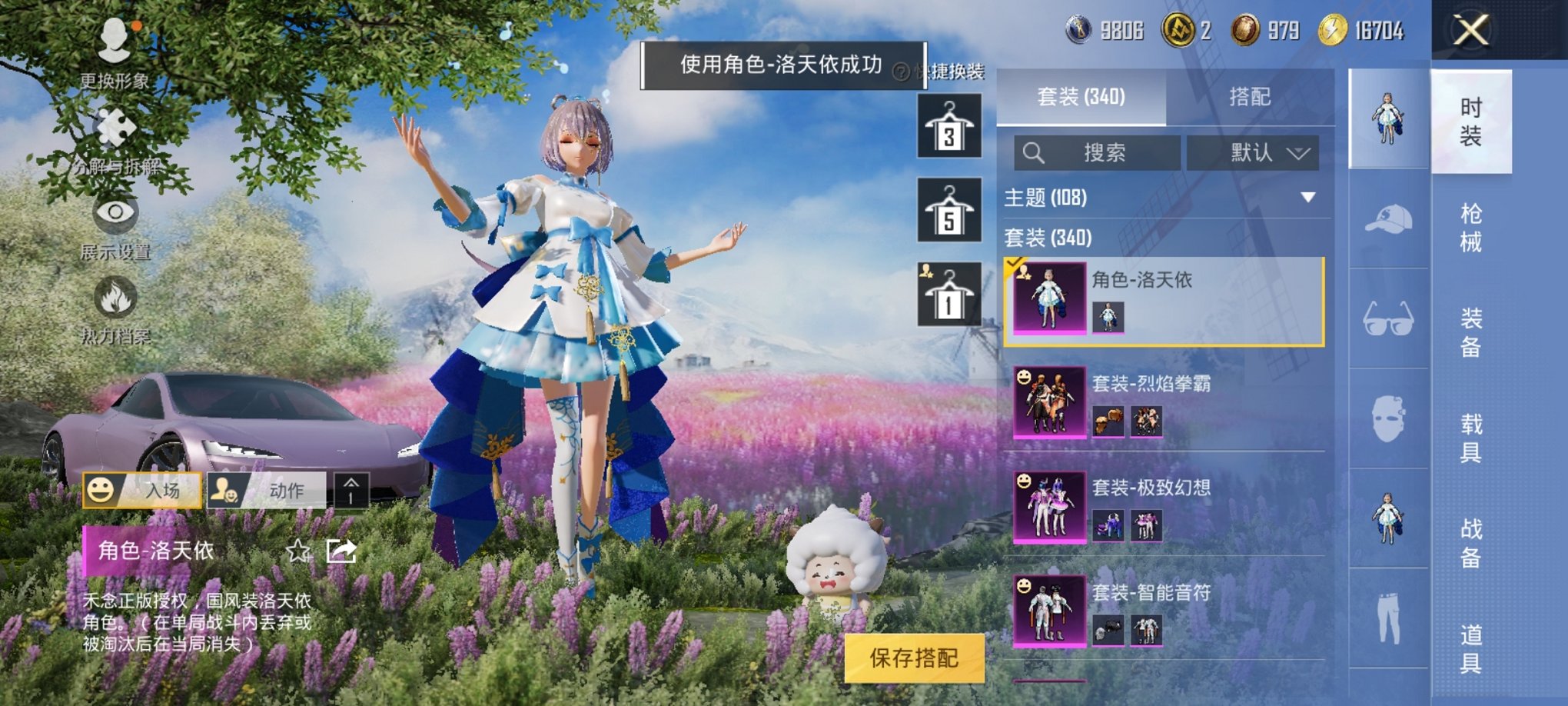Switch to the 搭配 tab
1568x706 pixels.
pos(1250,98)
